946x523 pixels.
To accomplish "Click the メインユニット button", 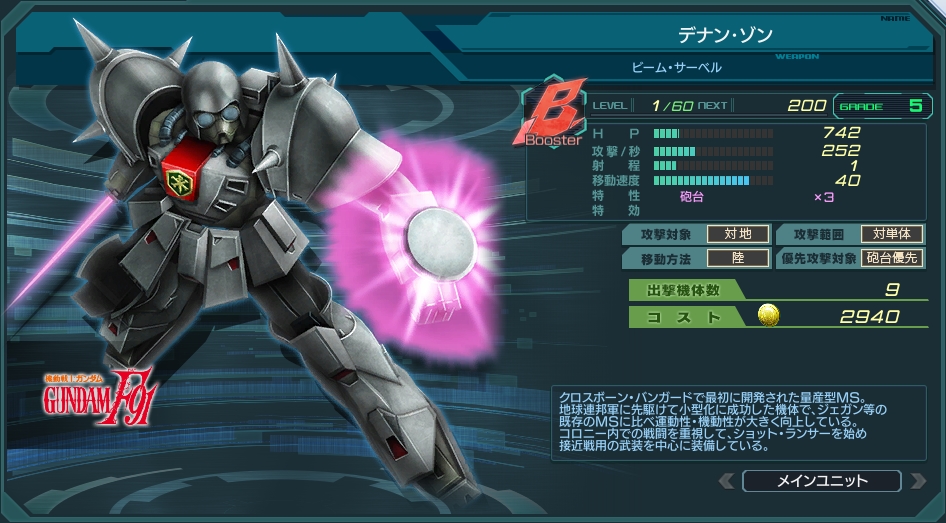I will [x=821, y=481].
